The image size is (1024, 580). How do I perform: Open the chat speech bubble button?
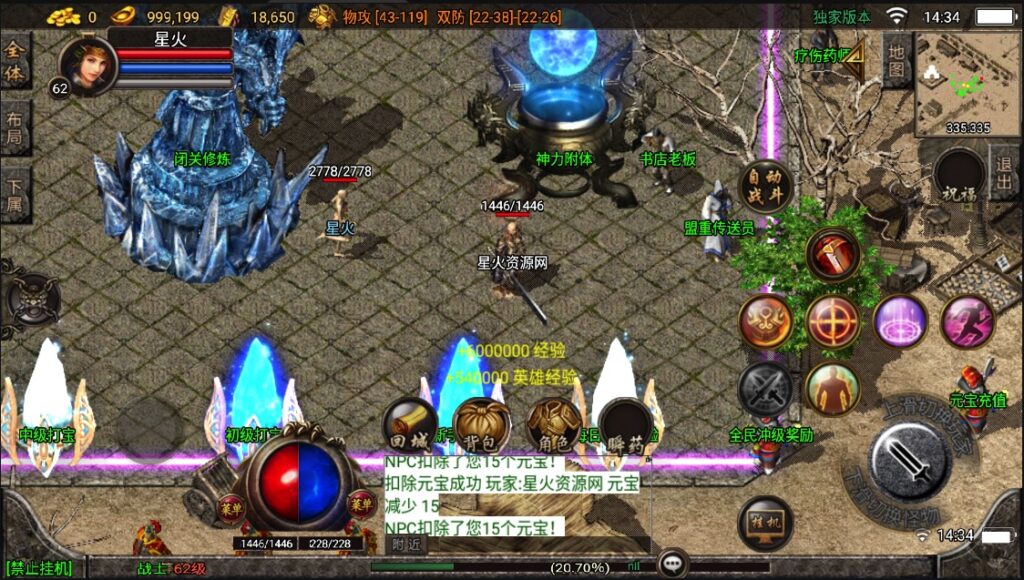[x=672, y=565]
